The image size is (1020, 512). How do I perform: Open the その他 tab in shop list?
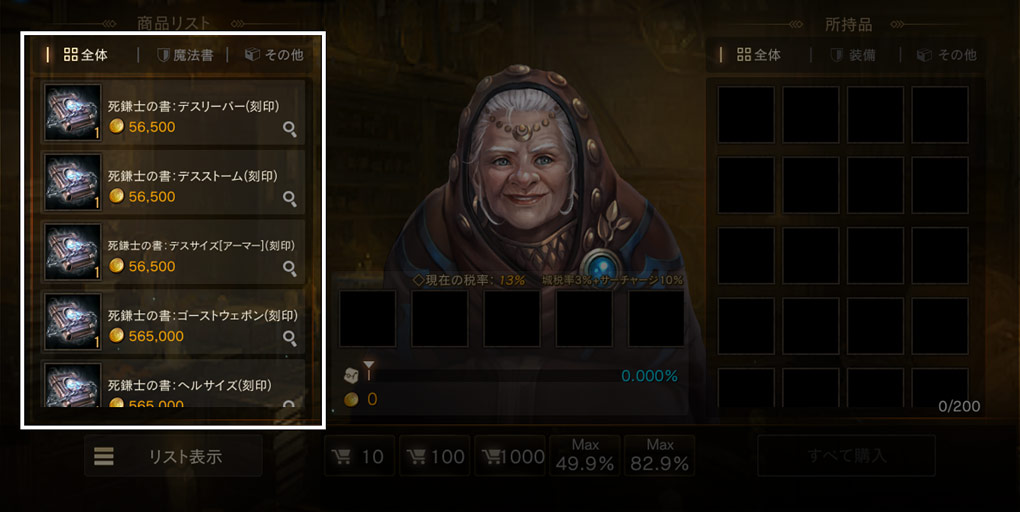pos(274,55)
